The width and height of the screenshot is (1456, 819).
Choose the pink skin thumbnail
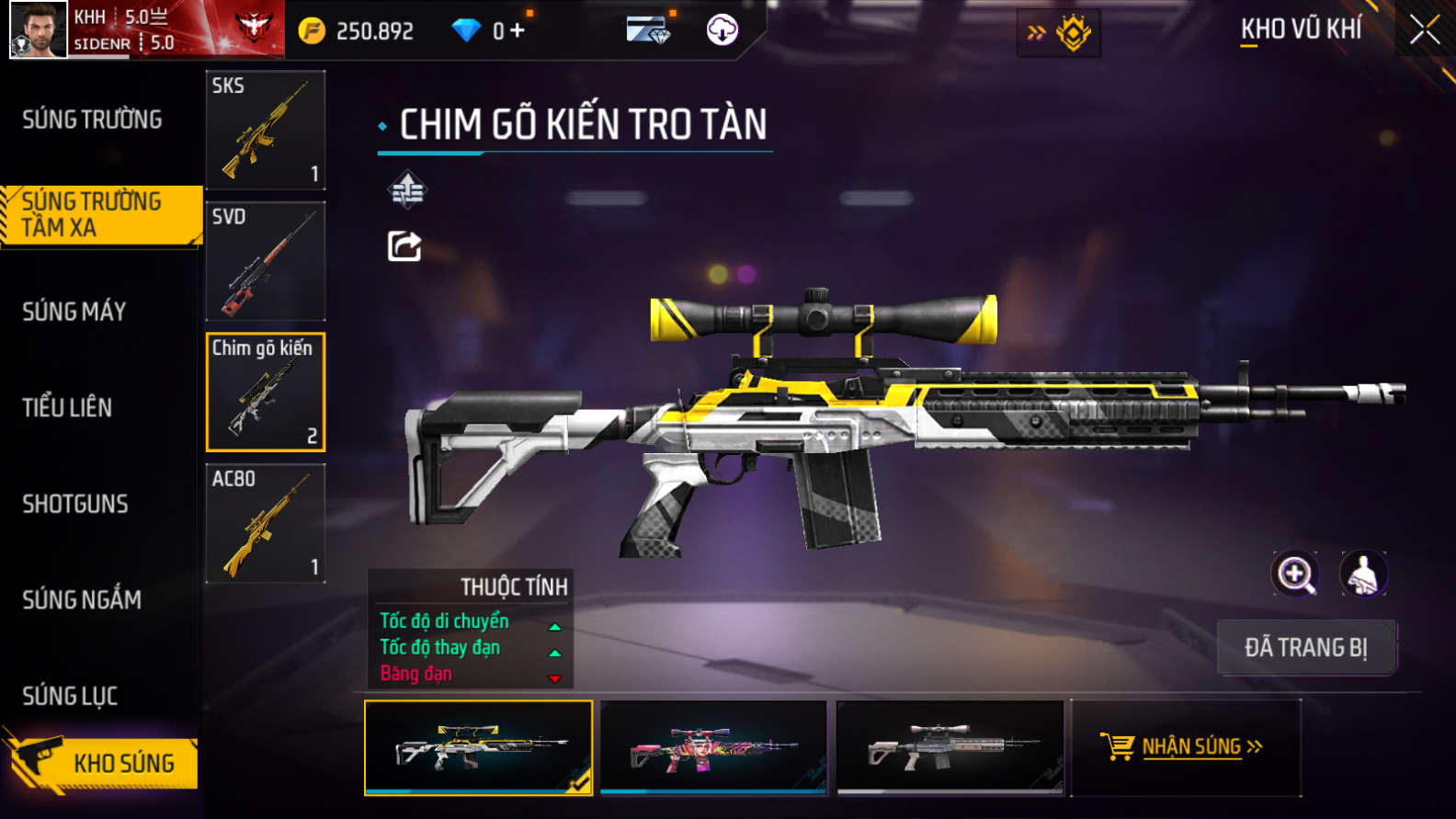(x=713, y=747)
